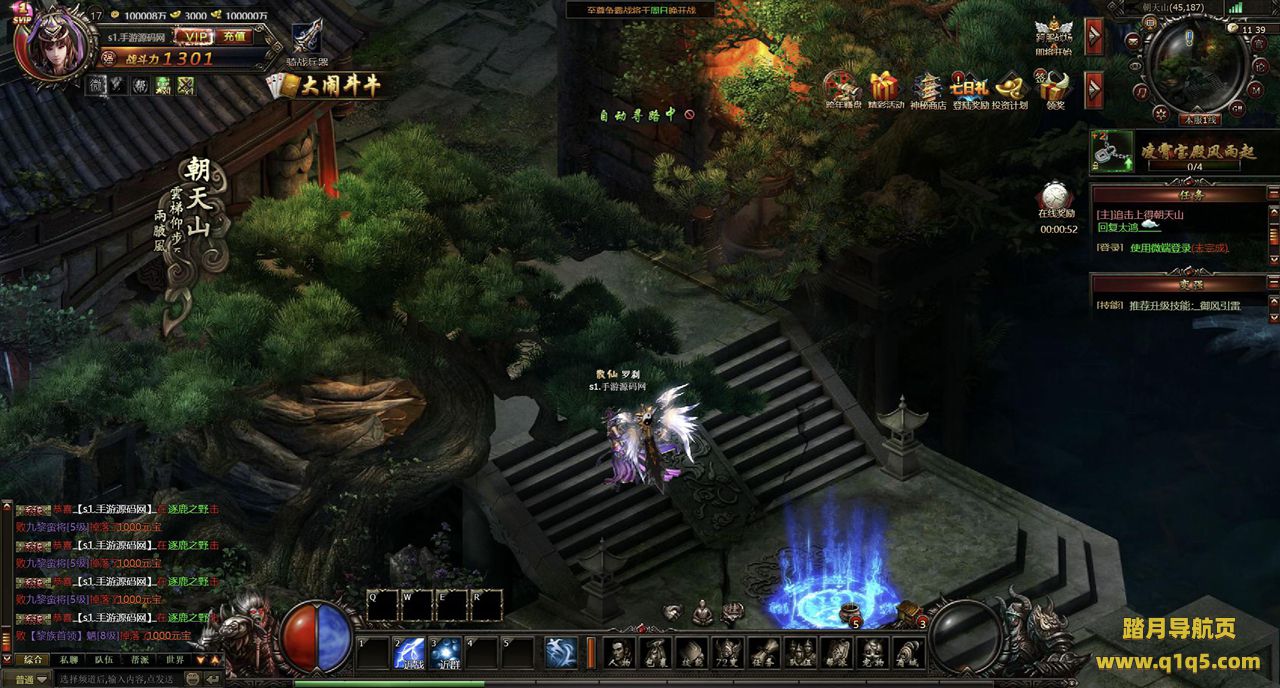Click the chat message input field
This screenshot has width=1280, height=688.
tap(125, 679)
